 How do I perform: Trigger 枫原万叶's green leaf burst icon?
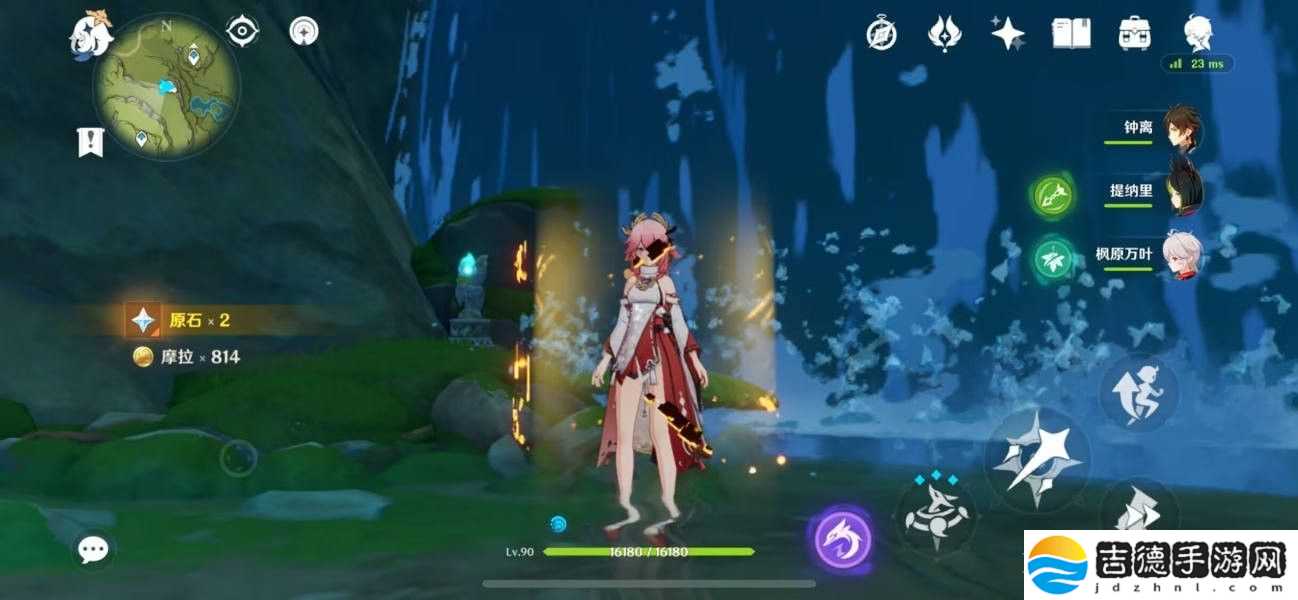(1052, 257)
